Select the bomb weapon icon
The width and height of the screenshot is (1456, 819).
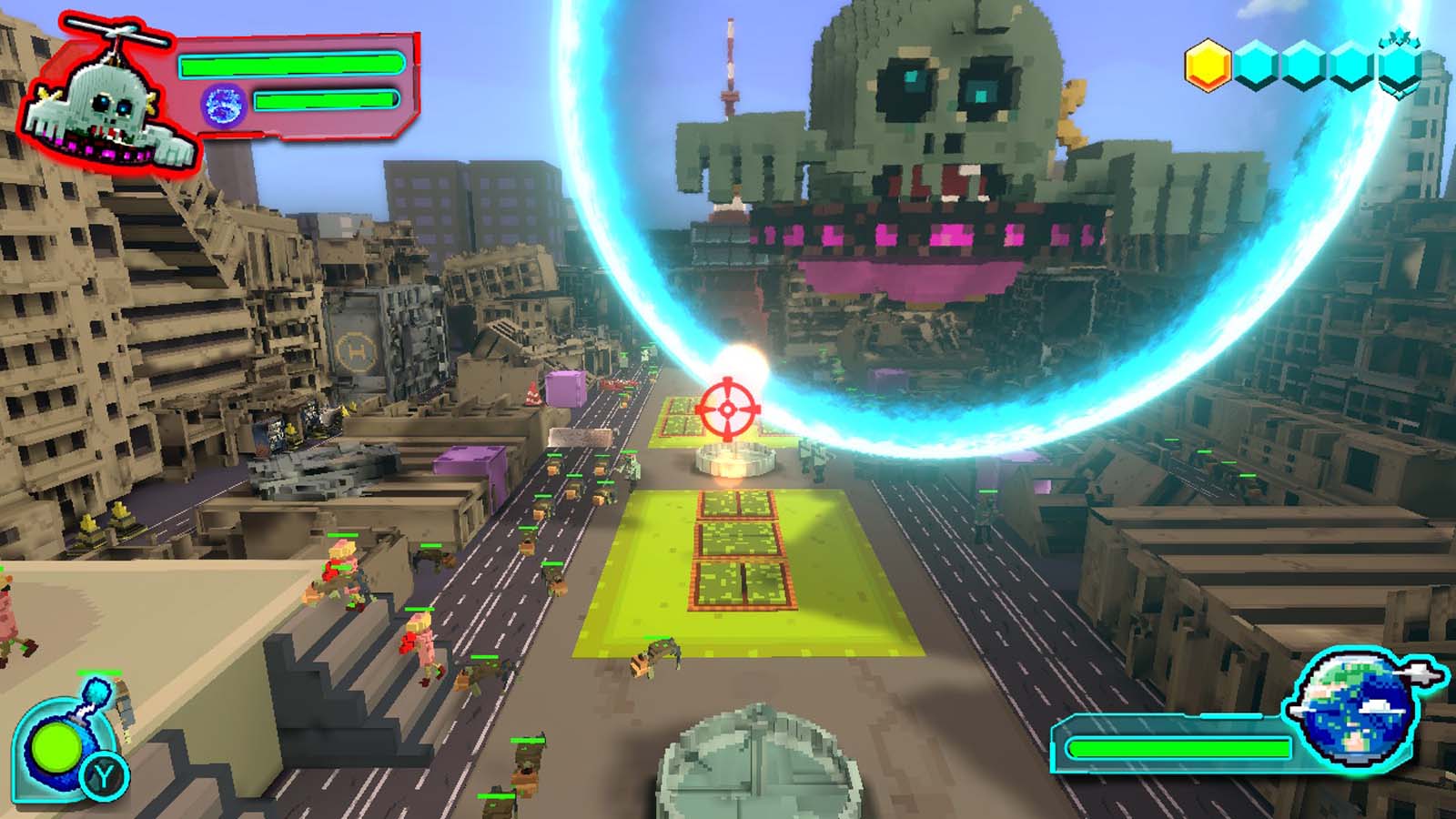pyautogui.click(x=55, y=746)
